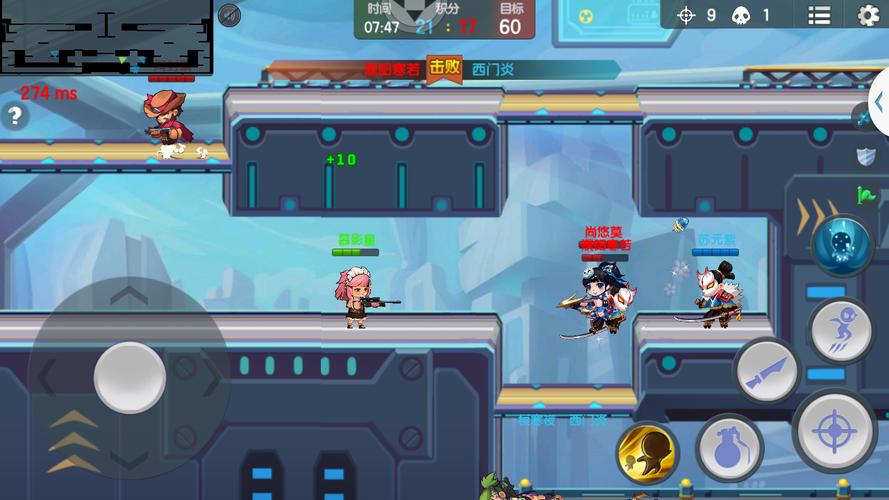Open the gear settings menu
This screenshot has width=889, height=500.
(x=868, y=15)
